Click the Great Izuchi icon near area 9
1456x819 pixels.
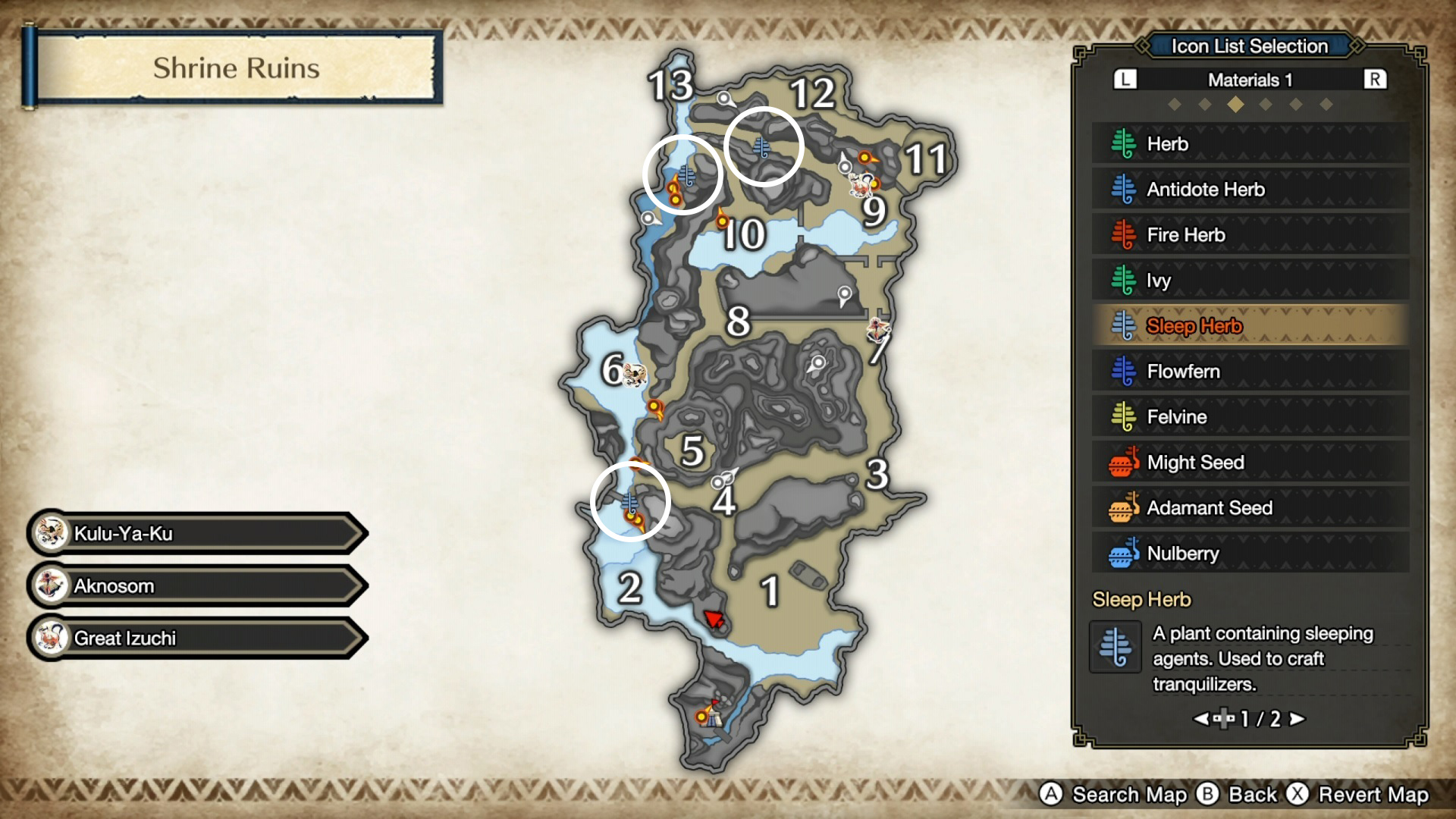pos(861,184)
